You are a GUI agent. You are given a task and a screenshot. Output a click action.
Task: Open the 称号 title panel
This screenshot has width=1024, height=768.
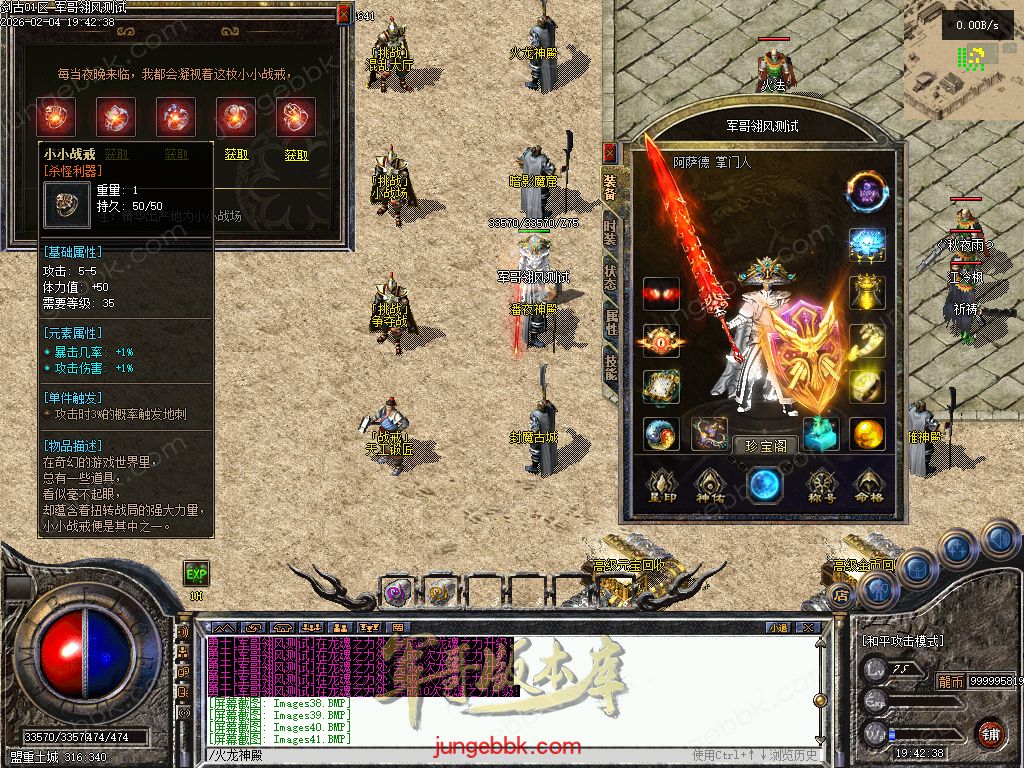click(820, 486)
